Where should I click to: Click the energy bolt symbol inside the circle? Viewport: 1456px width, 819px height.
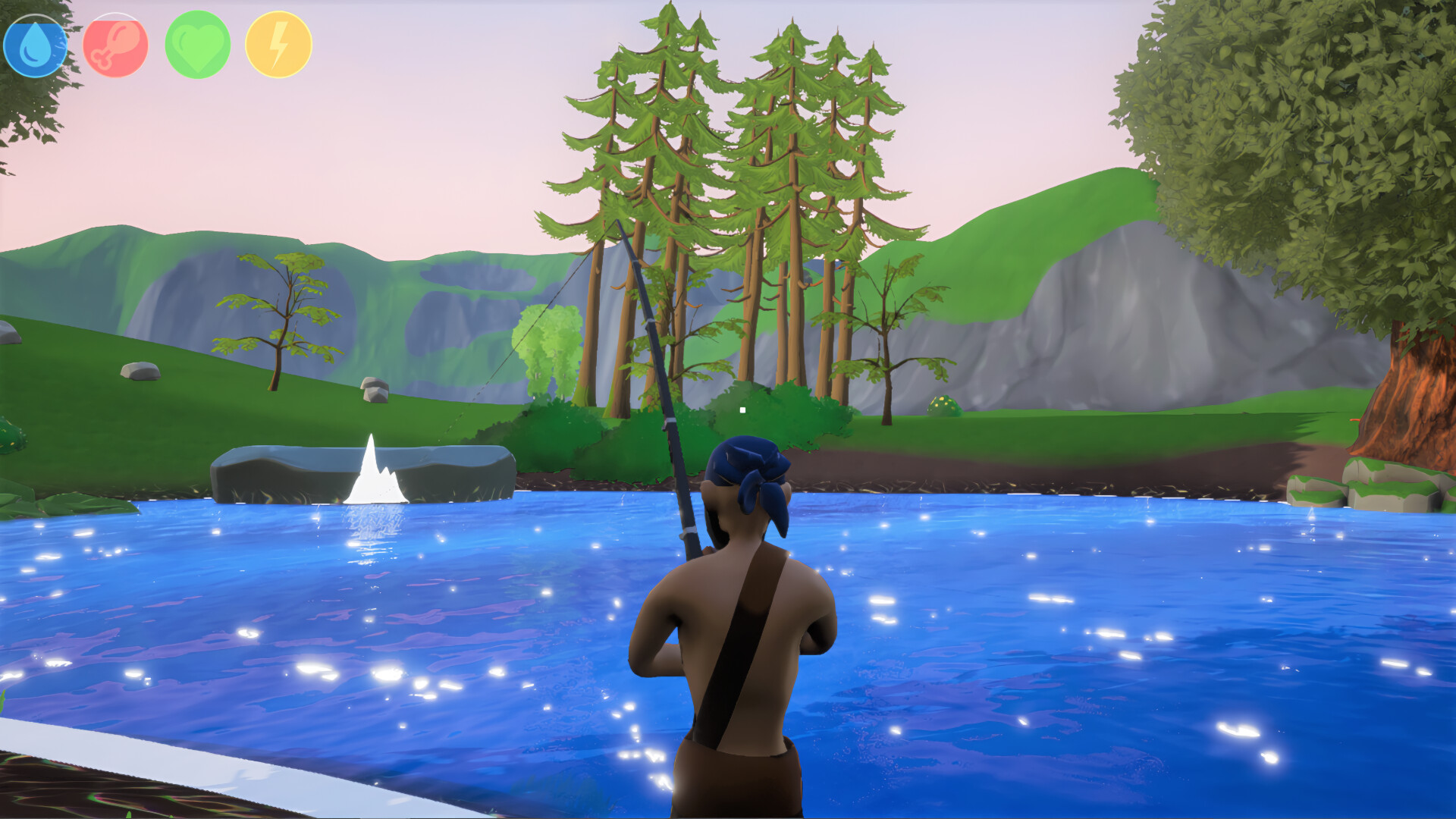[x=278, y=44]
